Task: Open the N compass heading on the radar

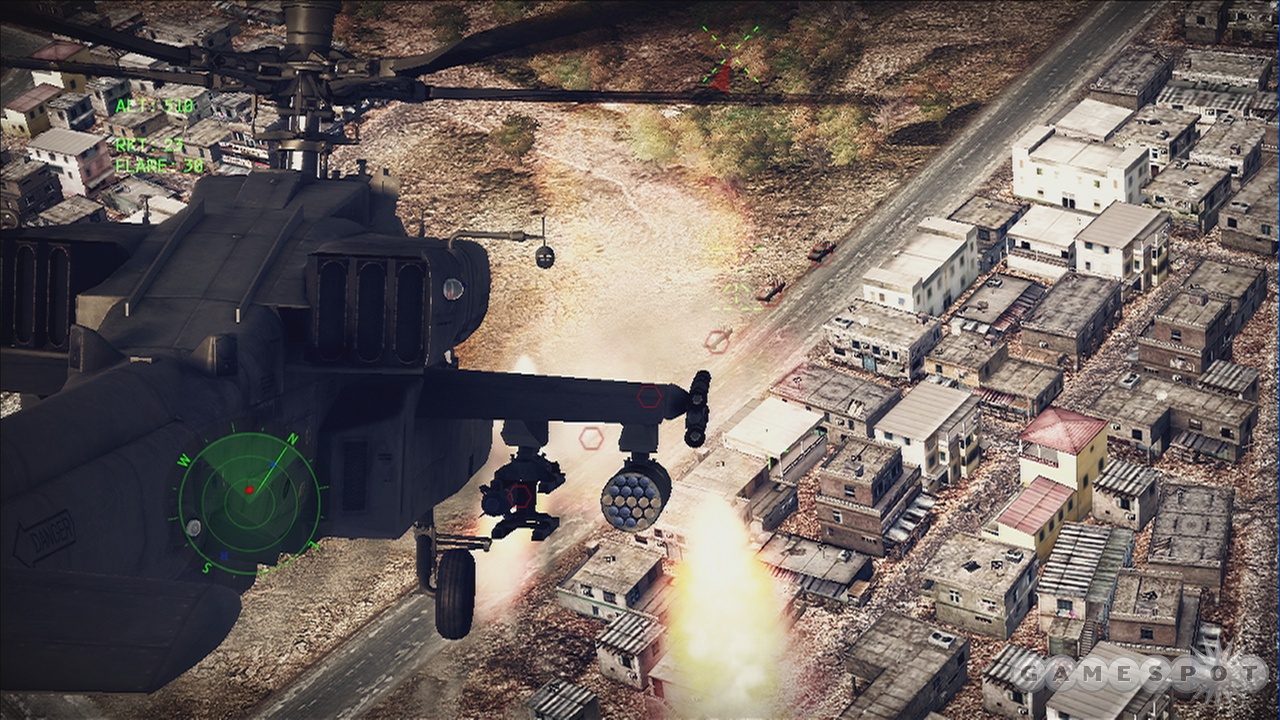Action: tap(292, 438)
